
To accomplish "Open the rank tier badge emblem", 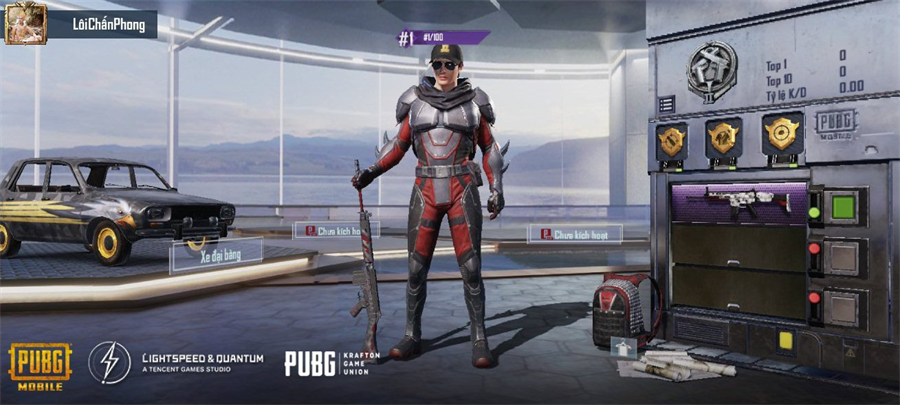I will 712,69.
